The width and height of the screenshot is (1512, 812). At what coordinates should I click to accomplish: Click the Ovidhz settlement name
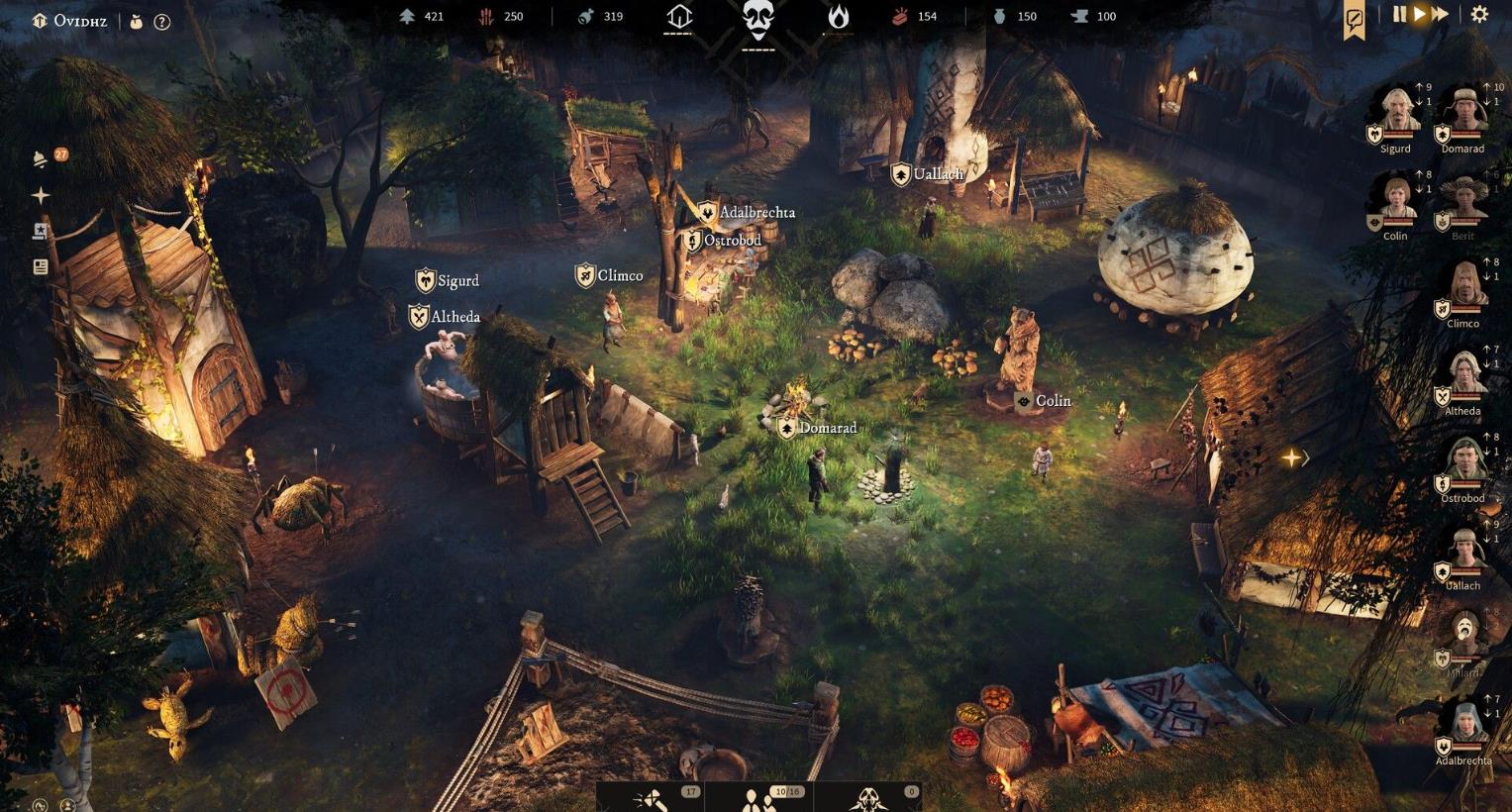click(x=79, y=21)
